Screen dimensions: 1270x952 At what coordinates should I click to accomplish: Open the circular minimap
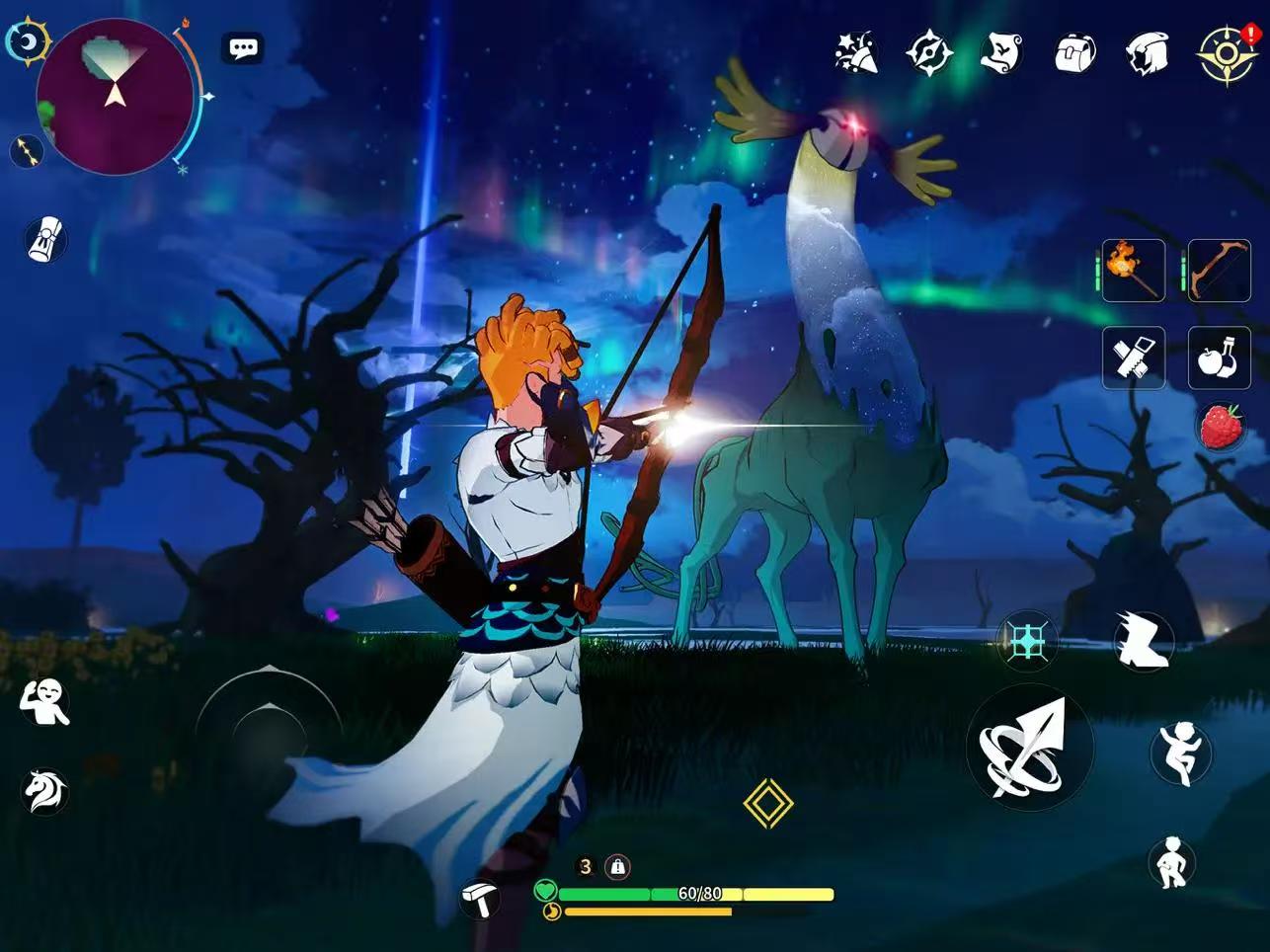pos(115,96)
